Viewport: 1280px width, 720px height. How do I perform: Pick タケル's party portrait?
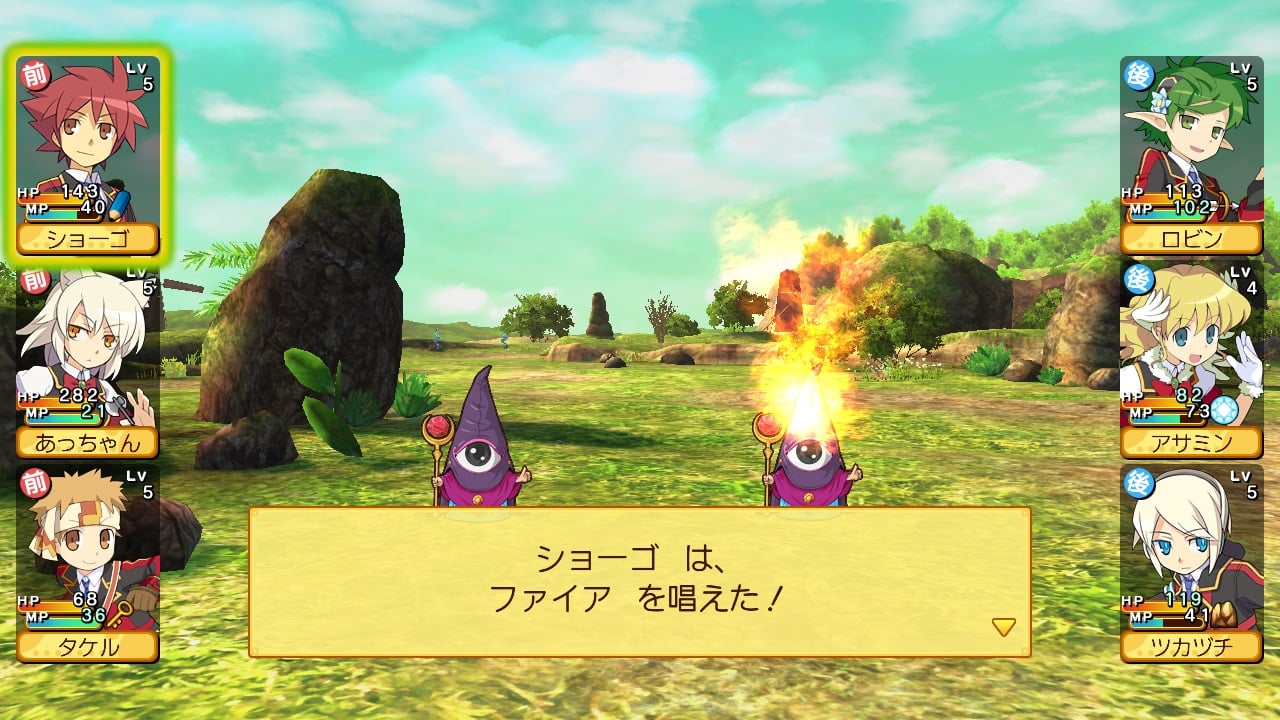[88, 563]
